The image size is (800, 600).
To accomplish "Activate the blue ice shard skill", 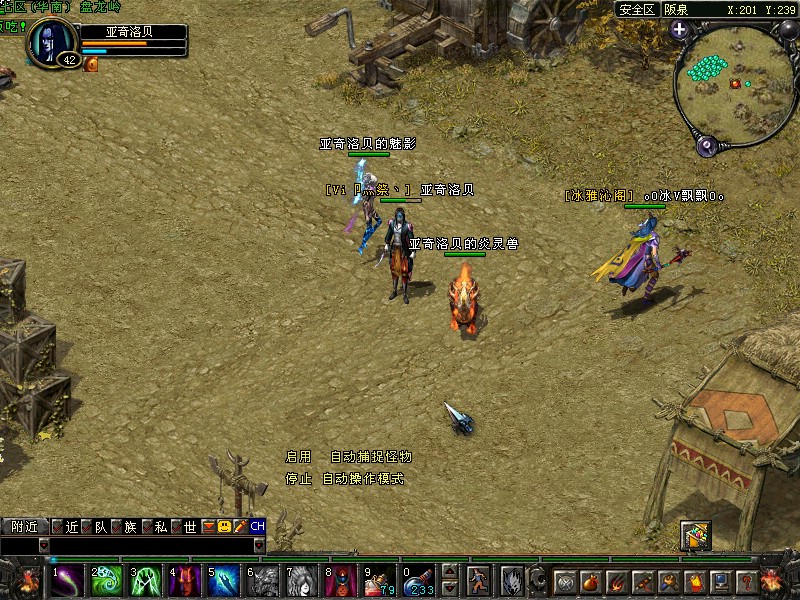I will (x=224, y=580).
